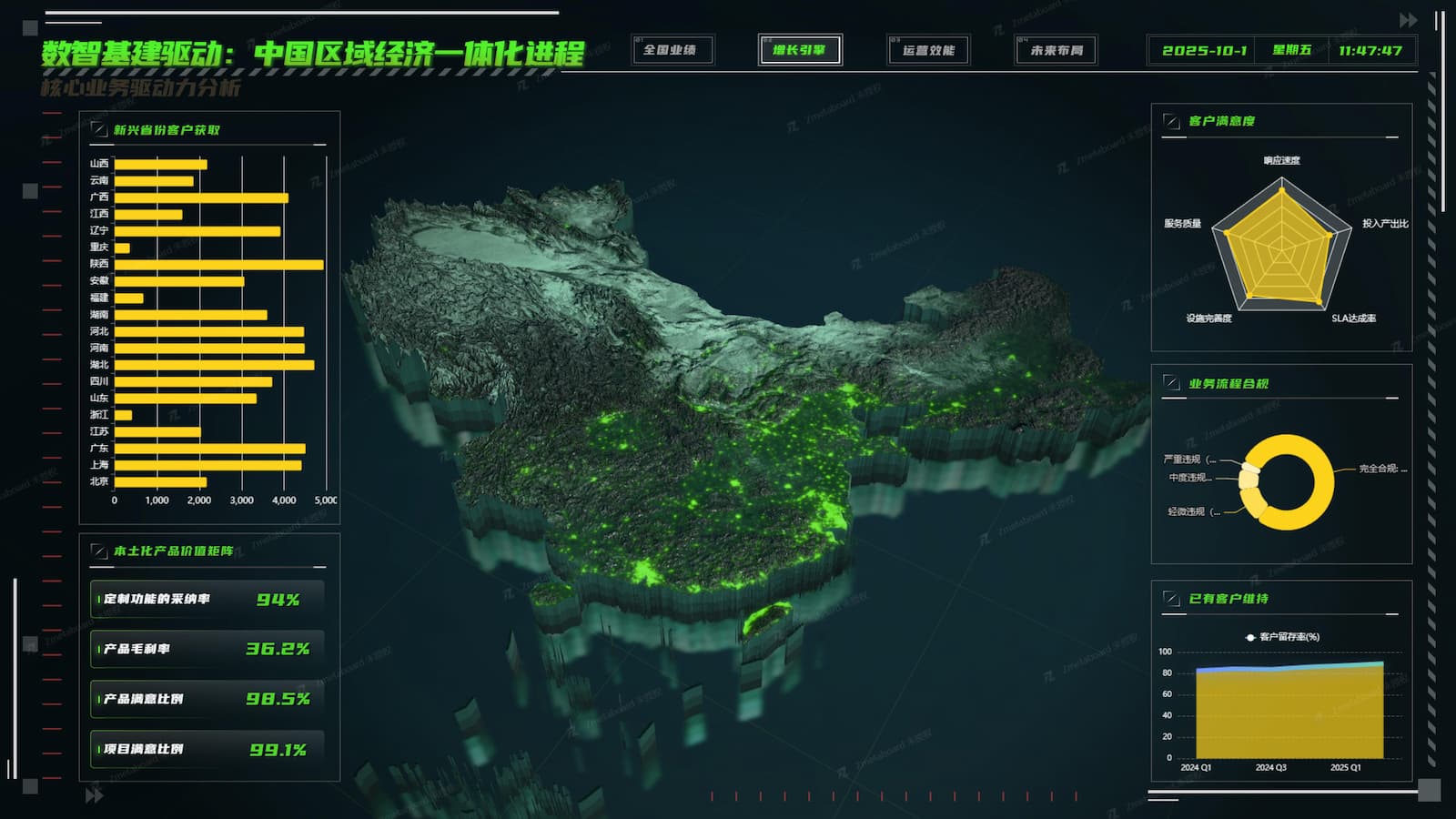
Task: Click the 定制功能的采纳率 row marker icon
Action: pyautogui.click(x=97, y=600)
